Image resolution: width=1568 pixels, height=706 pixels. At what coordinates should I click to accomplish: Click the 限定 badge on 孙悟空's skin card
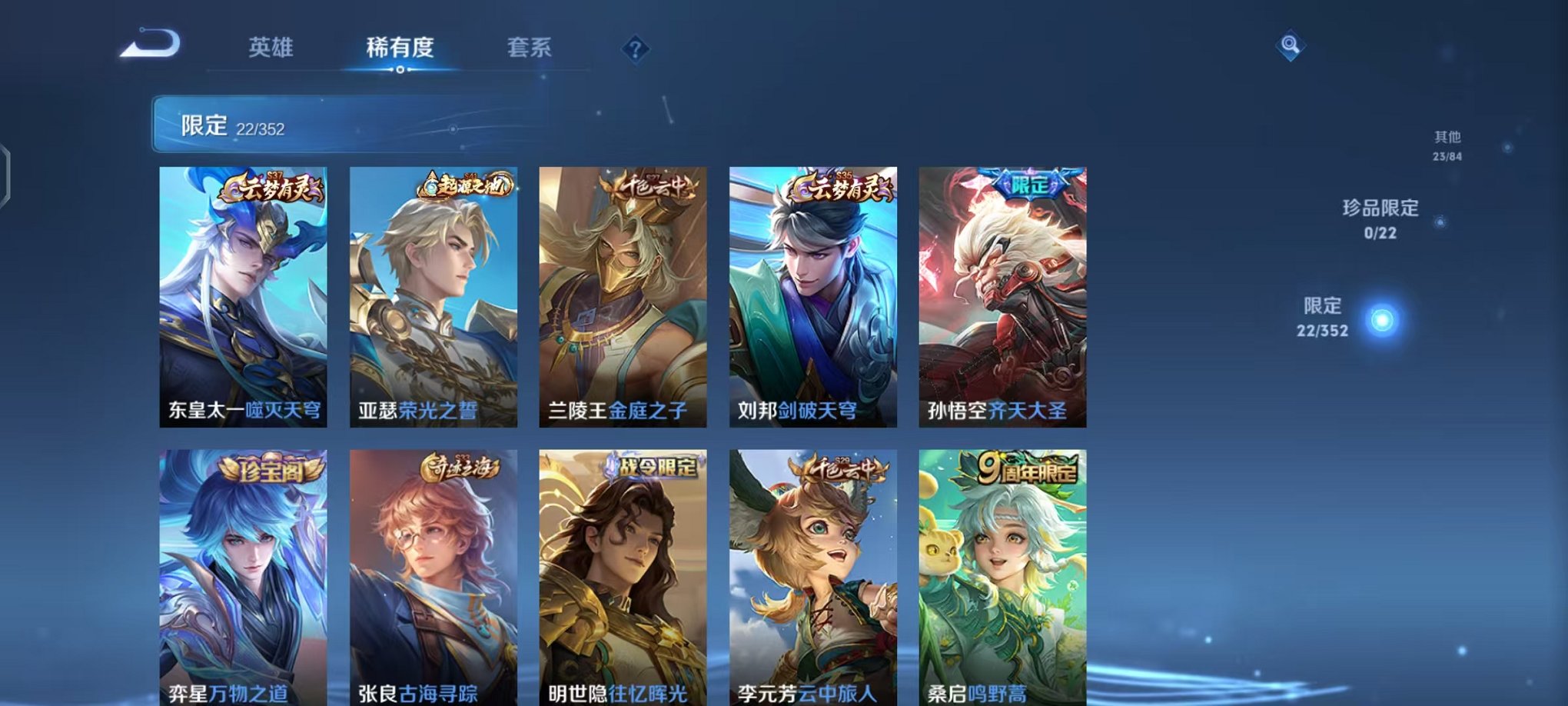pyautogui.click(x=1026, y=185)
